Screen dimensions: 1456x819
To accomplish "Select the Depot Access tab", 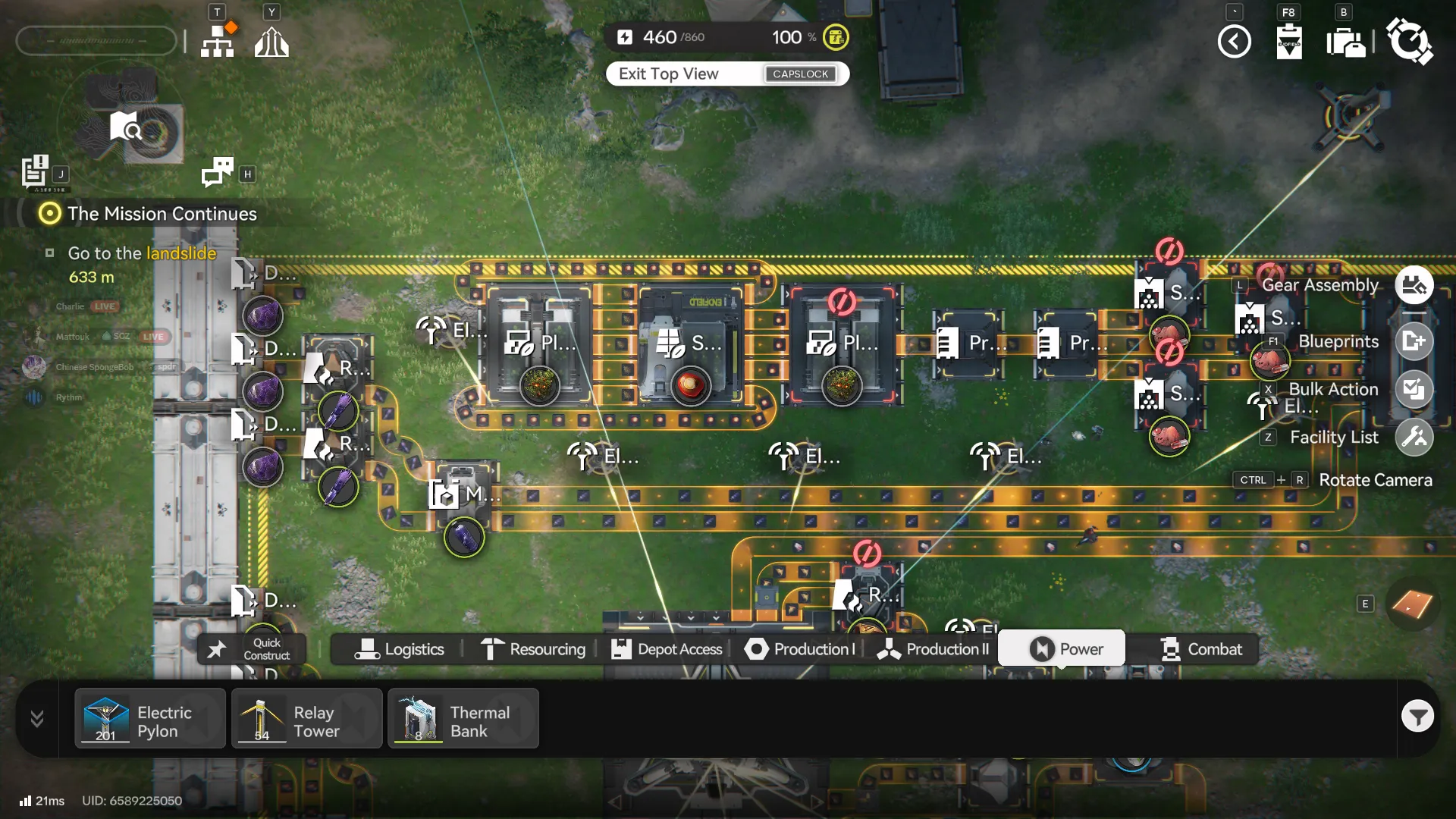I will click(x=667, y=649).
